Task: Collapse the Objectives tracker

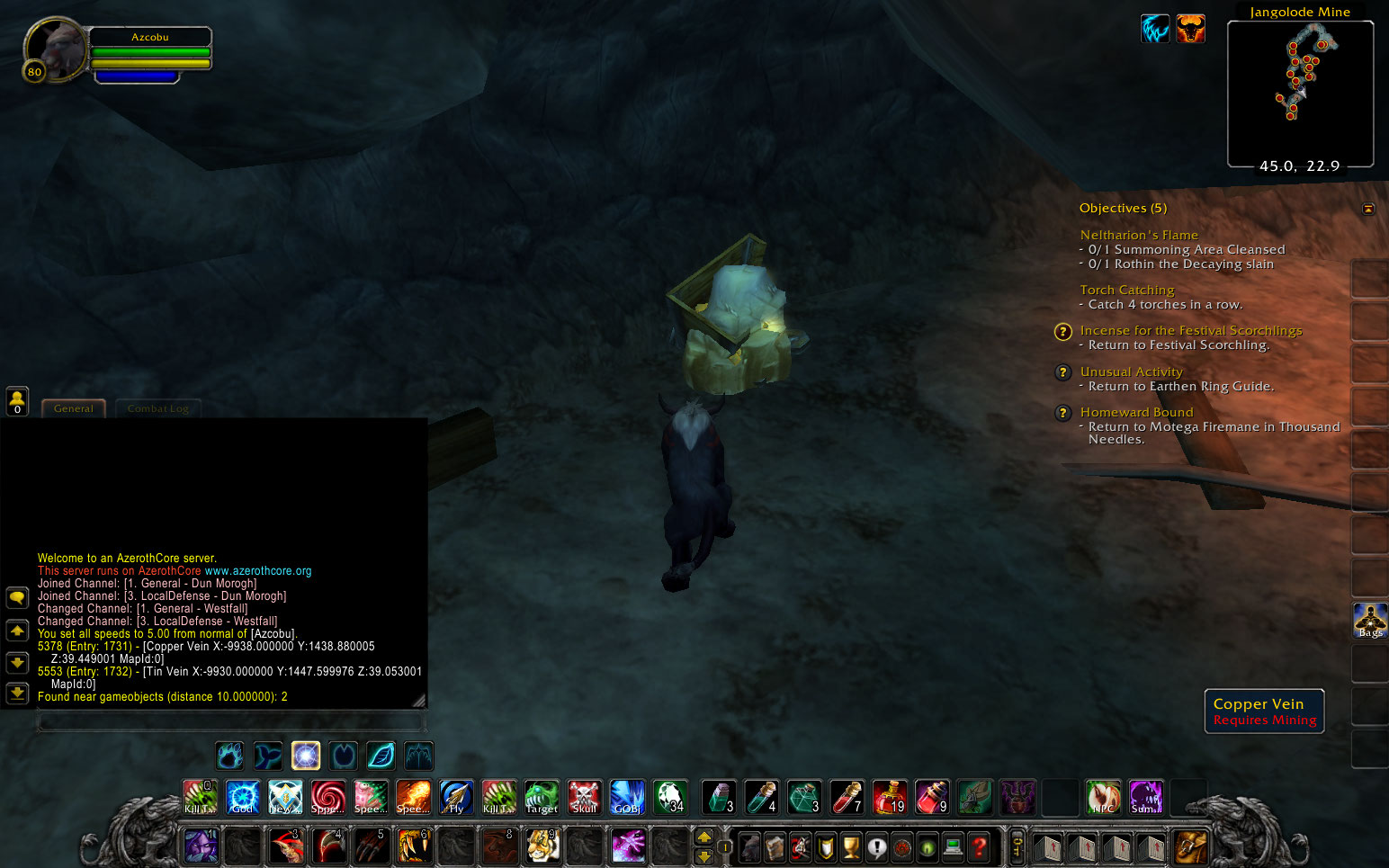Action: 1368,208
